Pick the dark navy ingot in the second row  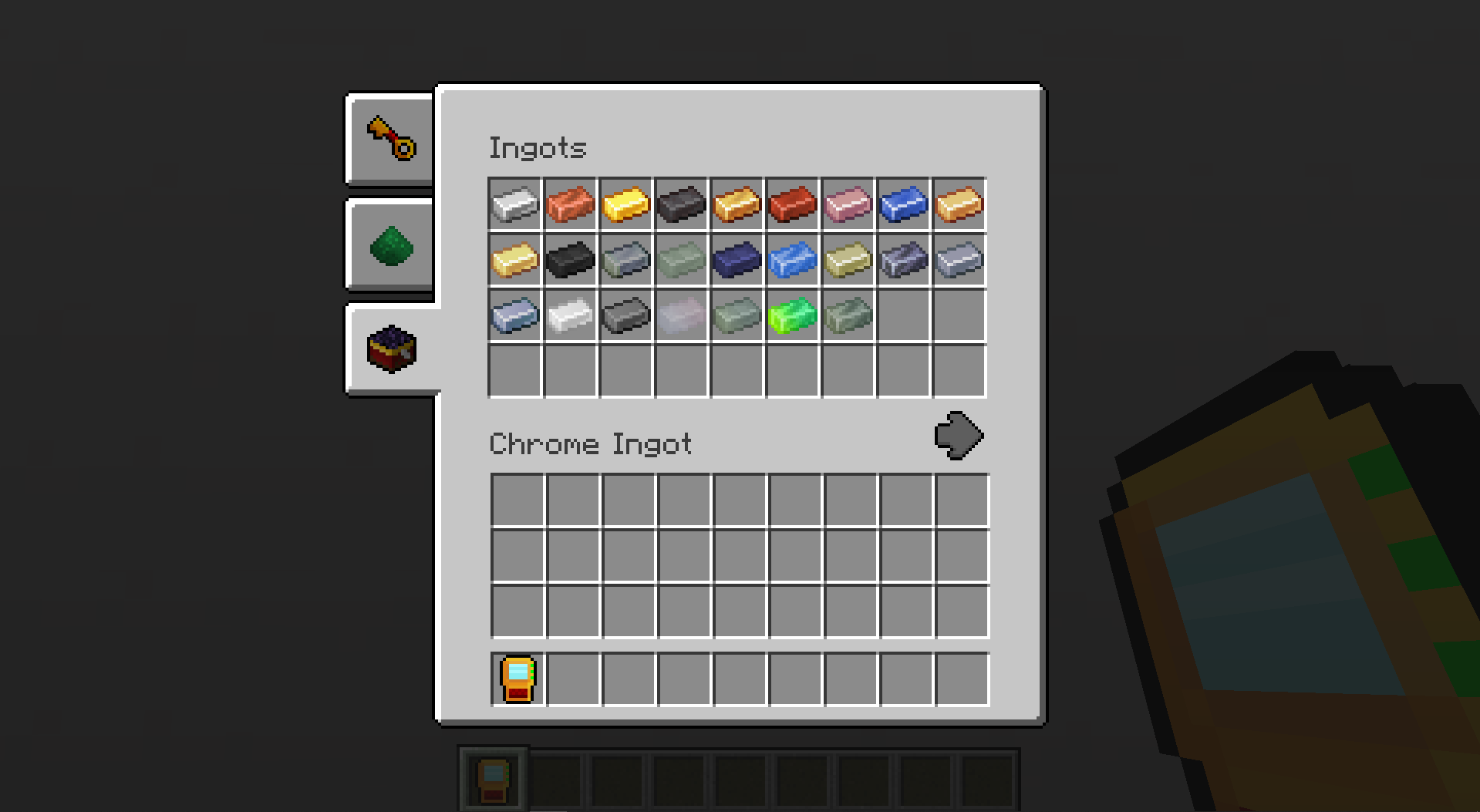click(x=737, y=260)
